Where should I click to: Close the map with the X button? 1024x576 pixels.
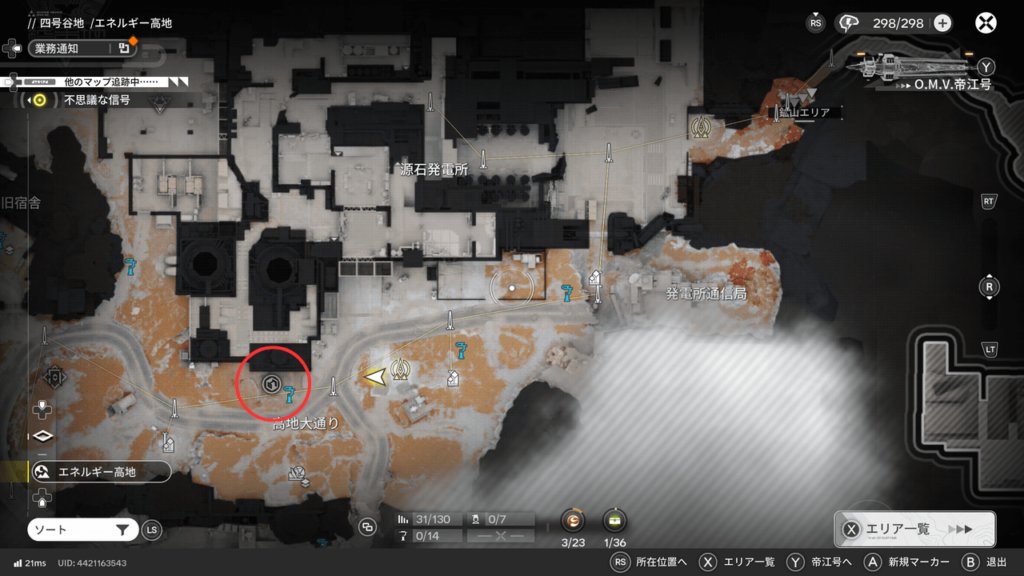click(x=986, y=22)
